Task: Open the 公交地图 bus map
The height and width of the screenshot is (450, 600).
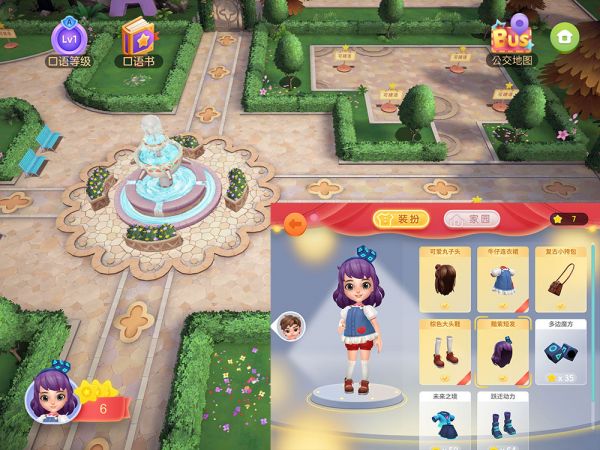Action: click(x=513, y=40)
